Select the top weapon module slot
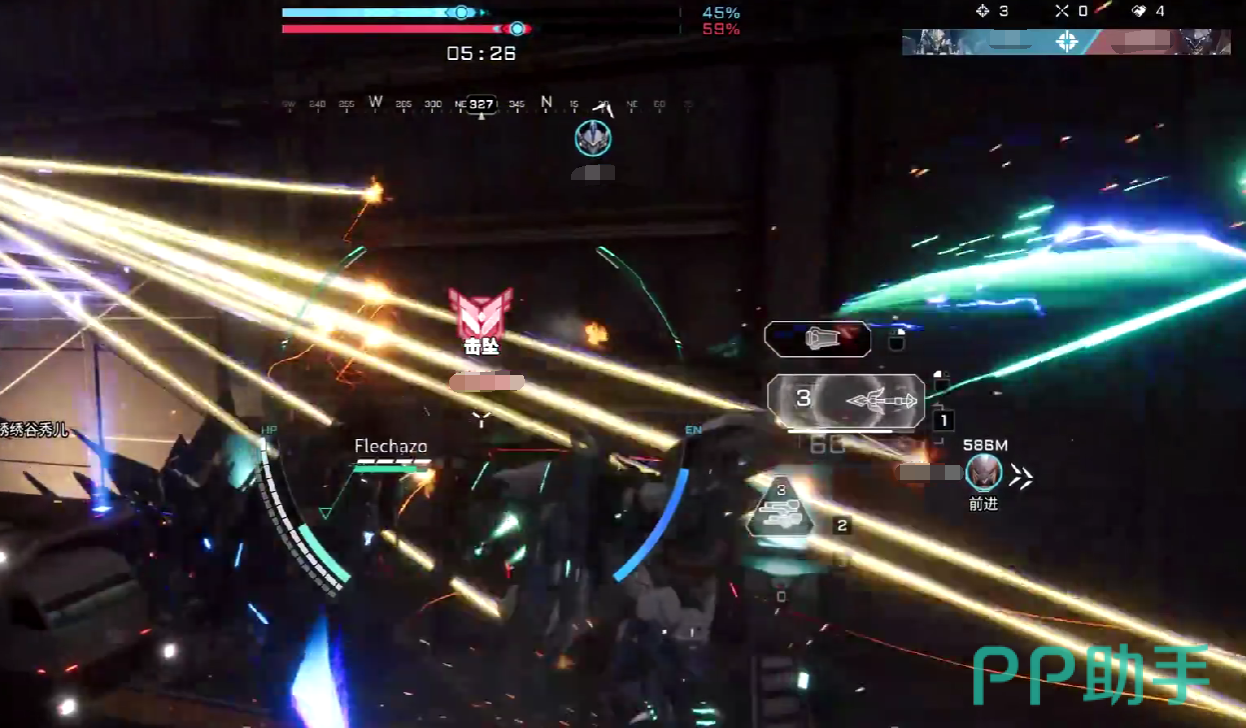 [x=817, y=339]
